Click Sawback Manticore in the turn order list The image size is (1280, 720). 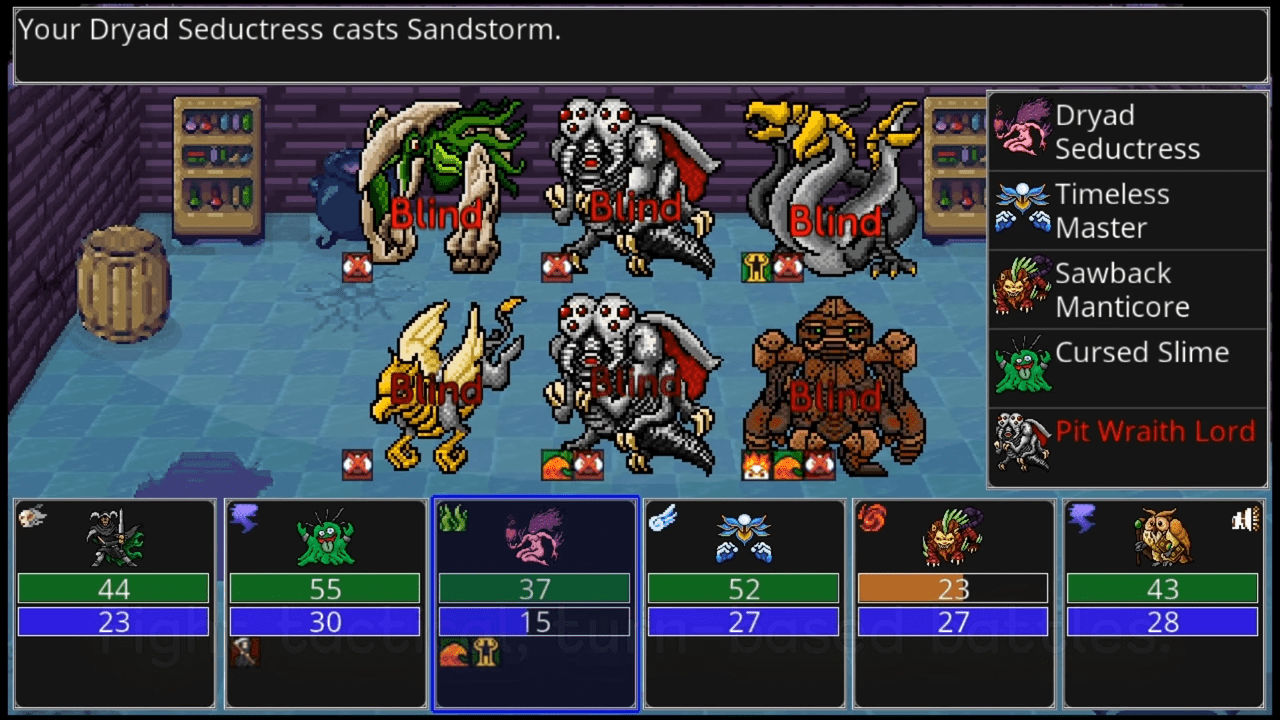pos(1126,290)
